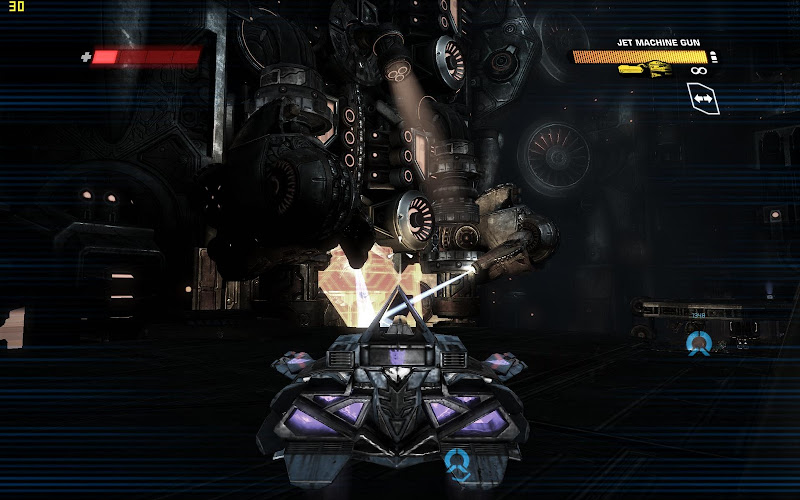The image size is (800, 500).
Task: Click the blue objective waypoint marker
Action: click(698, 343)
